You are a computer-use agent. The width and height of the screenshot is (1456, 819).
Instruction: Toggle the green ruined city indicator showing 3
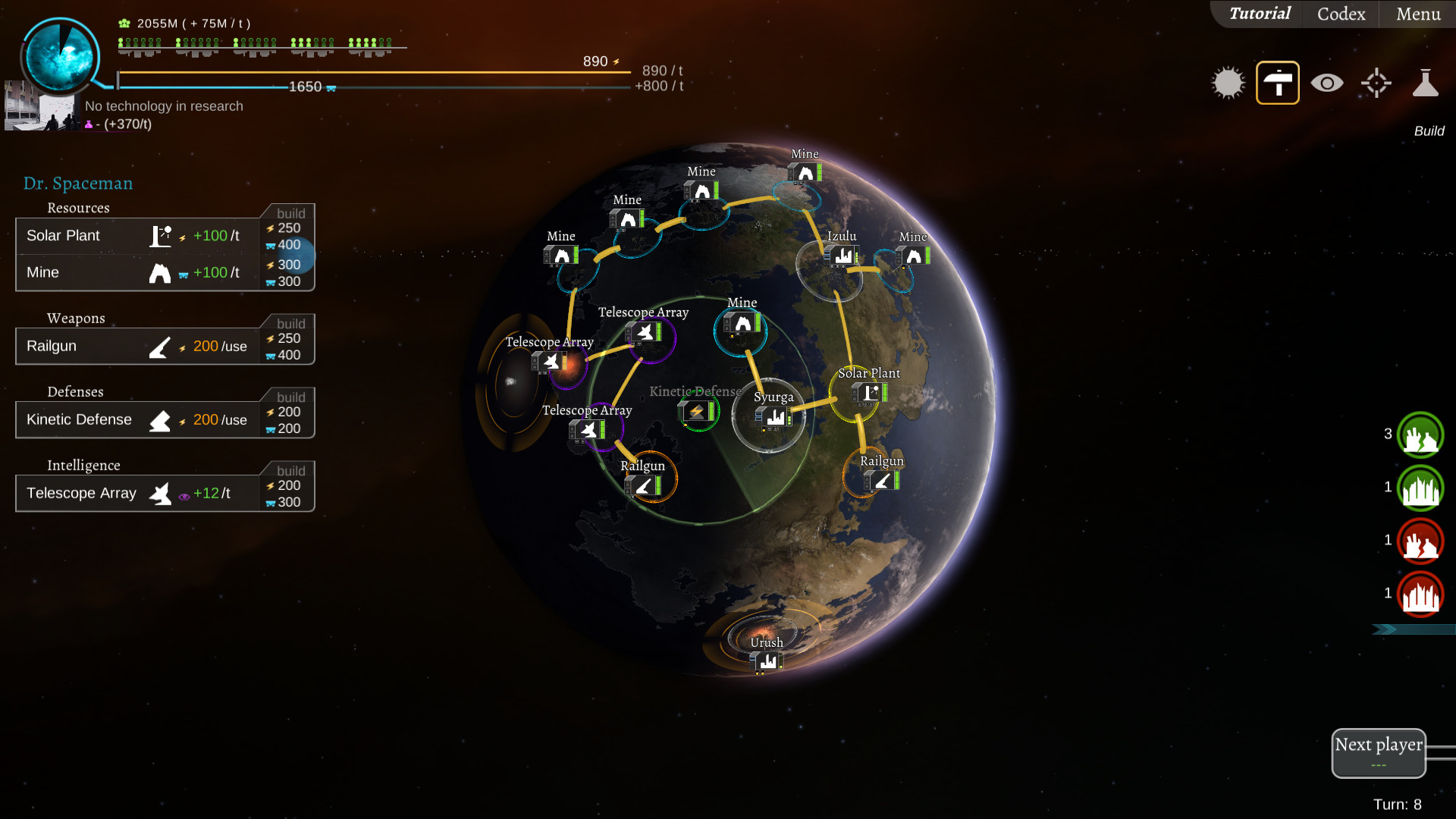[x=1420, y=435]
